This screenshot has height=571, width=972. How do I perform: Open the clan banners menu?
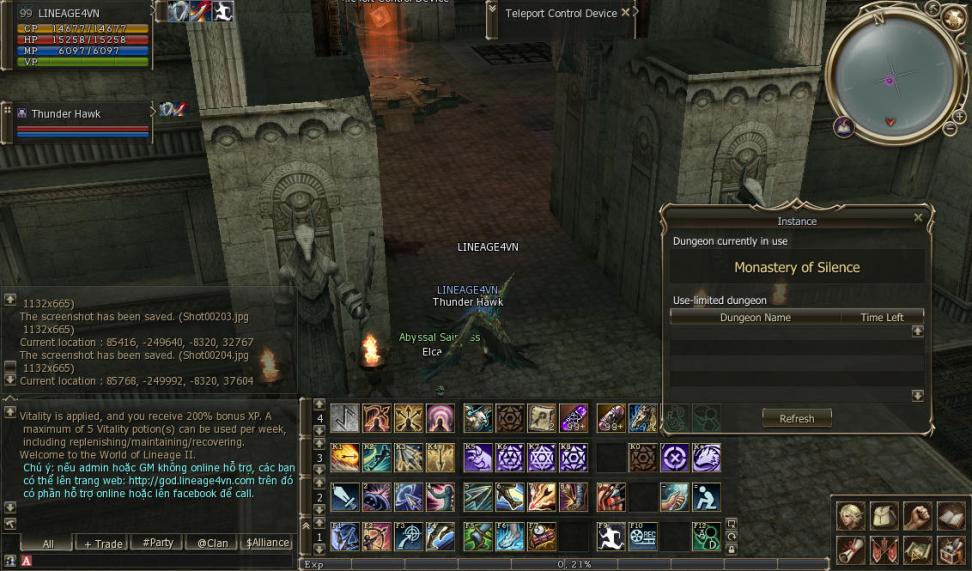(884, 549)
